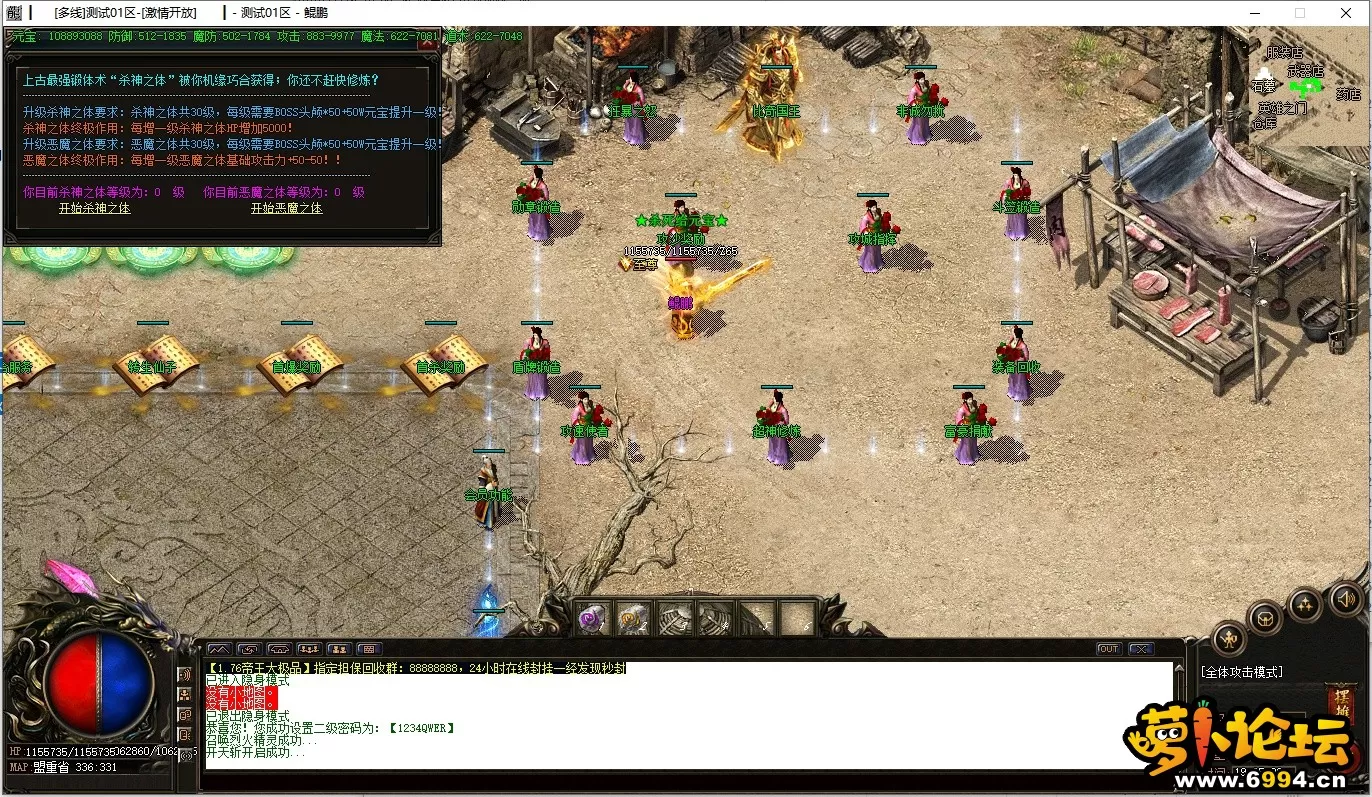This screenshot has width=1372, height=797.
Task: Maximize the game window
Action: coord(1300,13)
